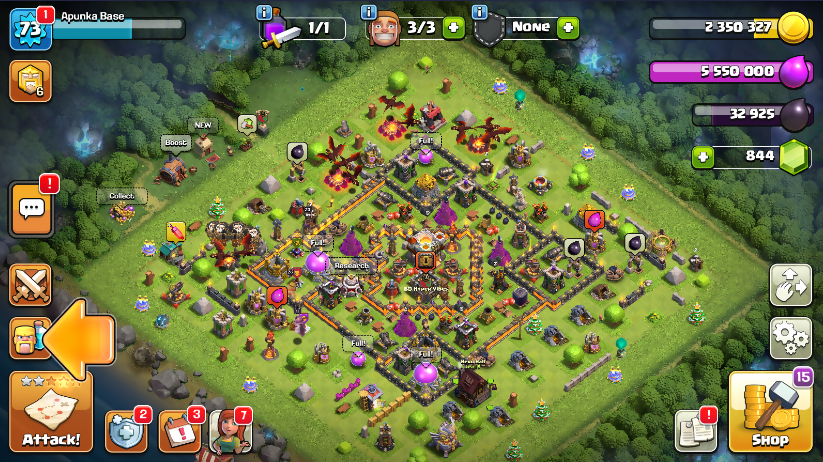Show info for the shield status
Image resolution: width=823 pixels, height=462 pixels.
[479, 12]
